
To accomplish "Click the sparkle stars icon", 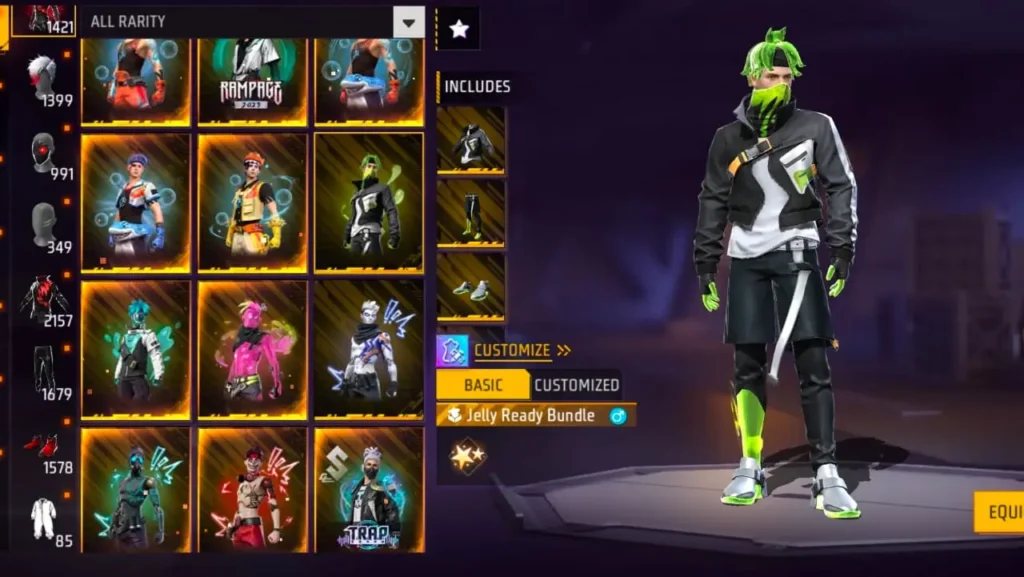I will tap(467, 458).
